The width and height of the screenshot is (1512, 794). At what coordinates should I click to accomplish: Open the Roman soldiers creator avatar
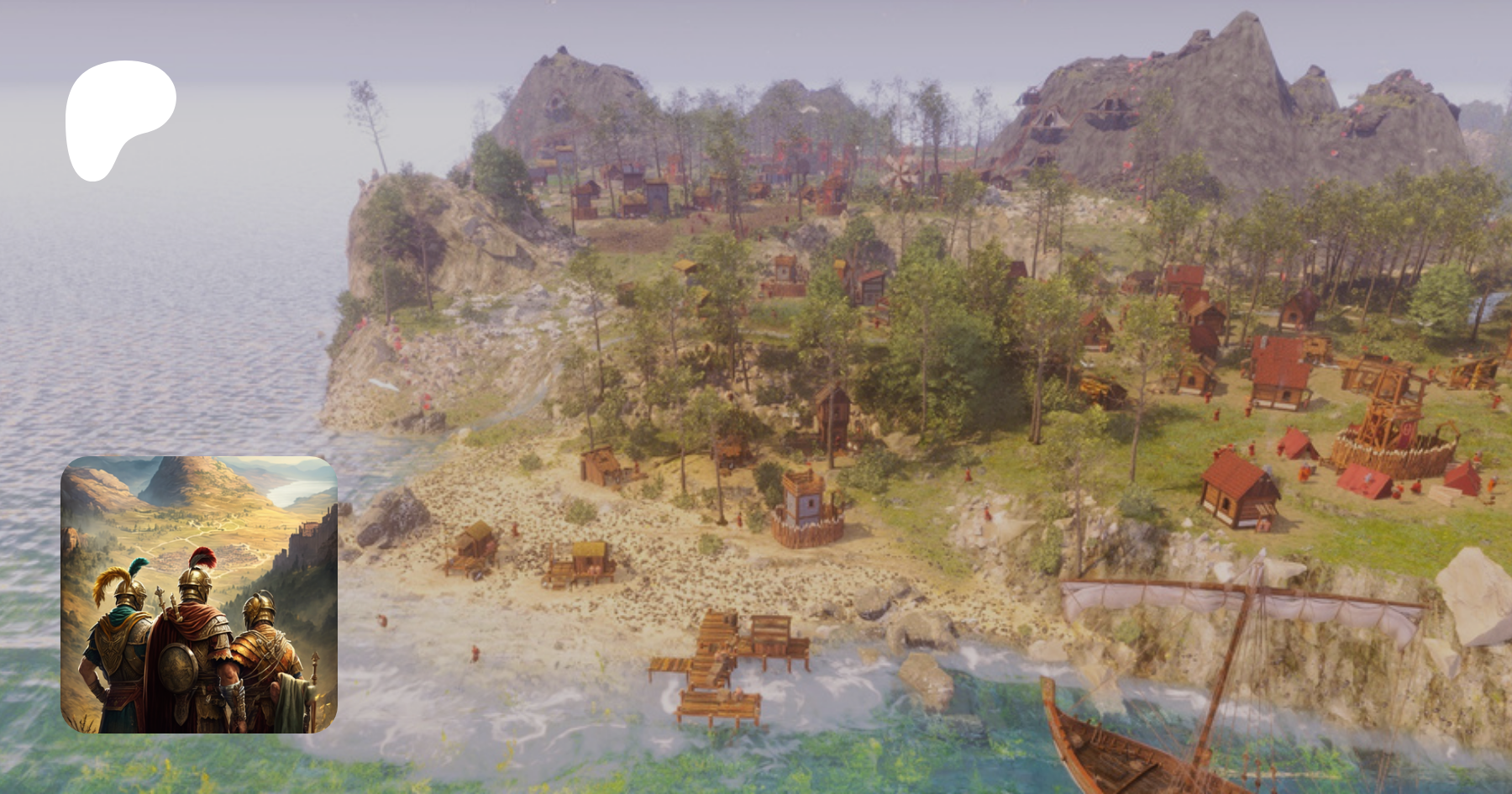point(199,594)
